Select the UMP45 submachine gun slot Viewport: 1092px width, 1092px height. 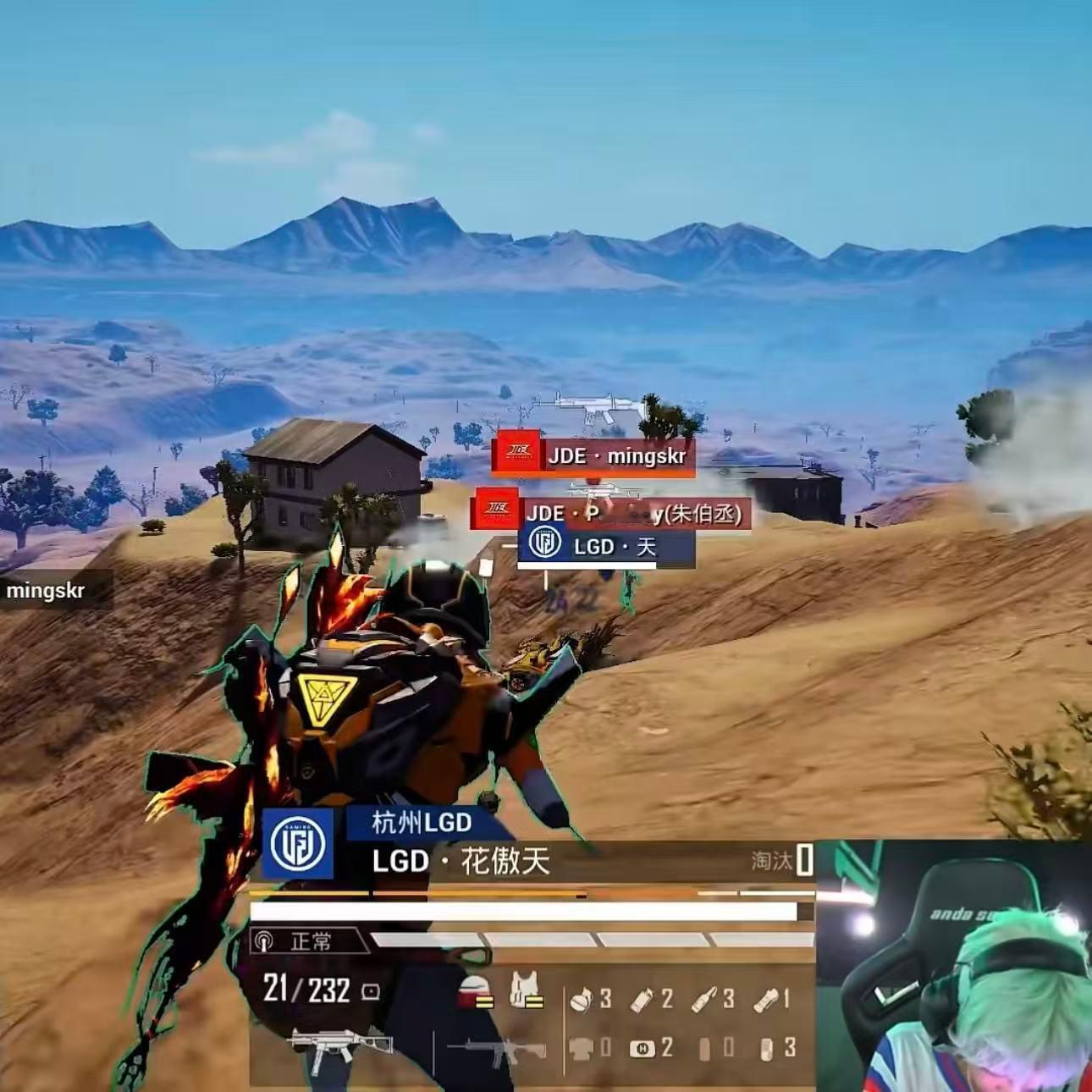tap(340, 1051)
